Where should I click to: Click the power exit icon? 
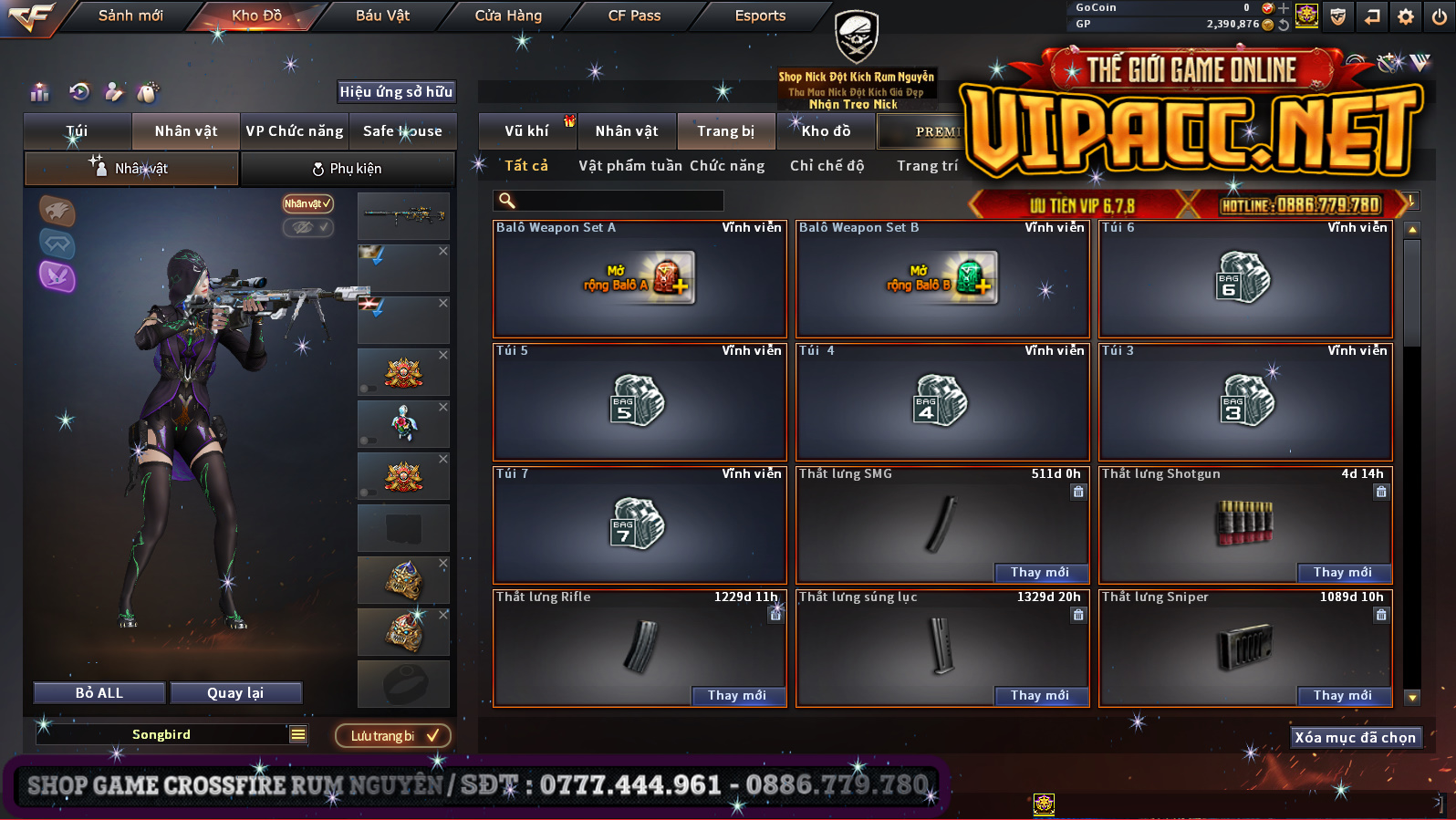pyautogui.click(x=1439, y=16)
